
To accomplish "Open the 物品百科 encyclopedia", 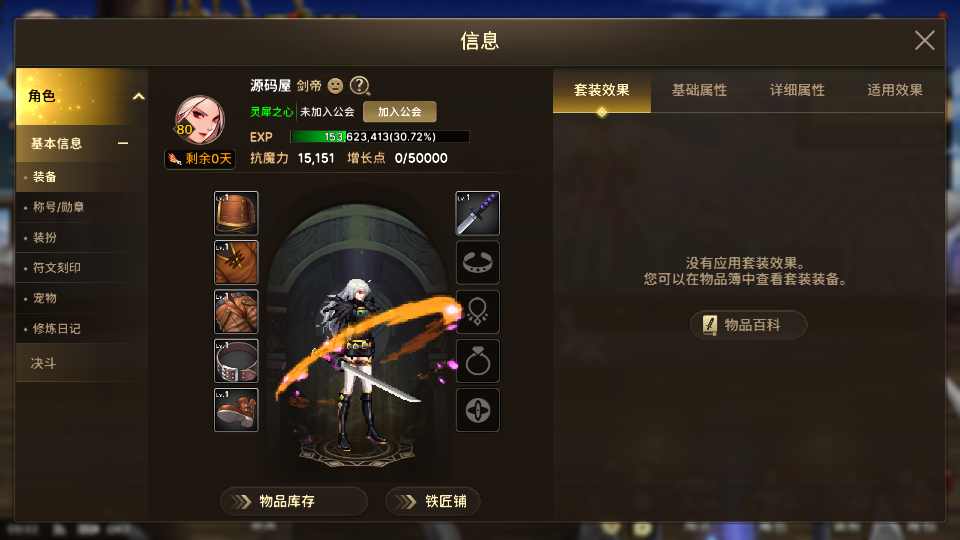I will [748, 325].
